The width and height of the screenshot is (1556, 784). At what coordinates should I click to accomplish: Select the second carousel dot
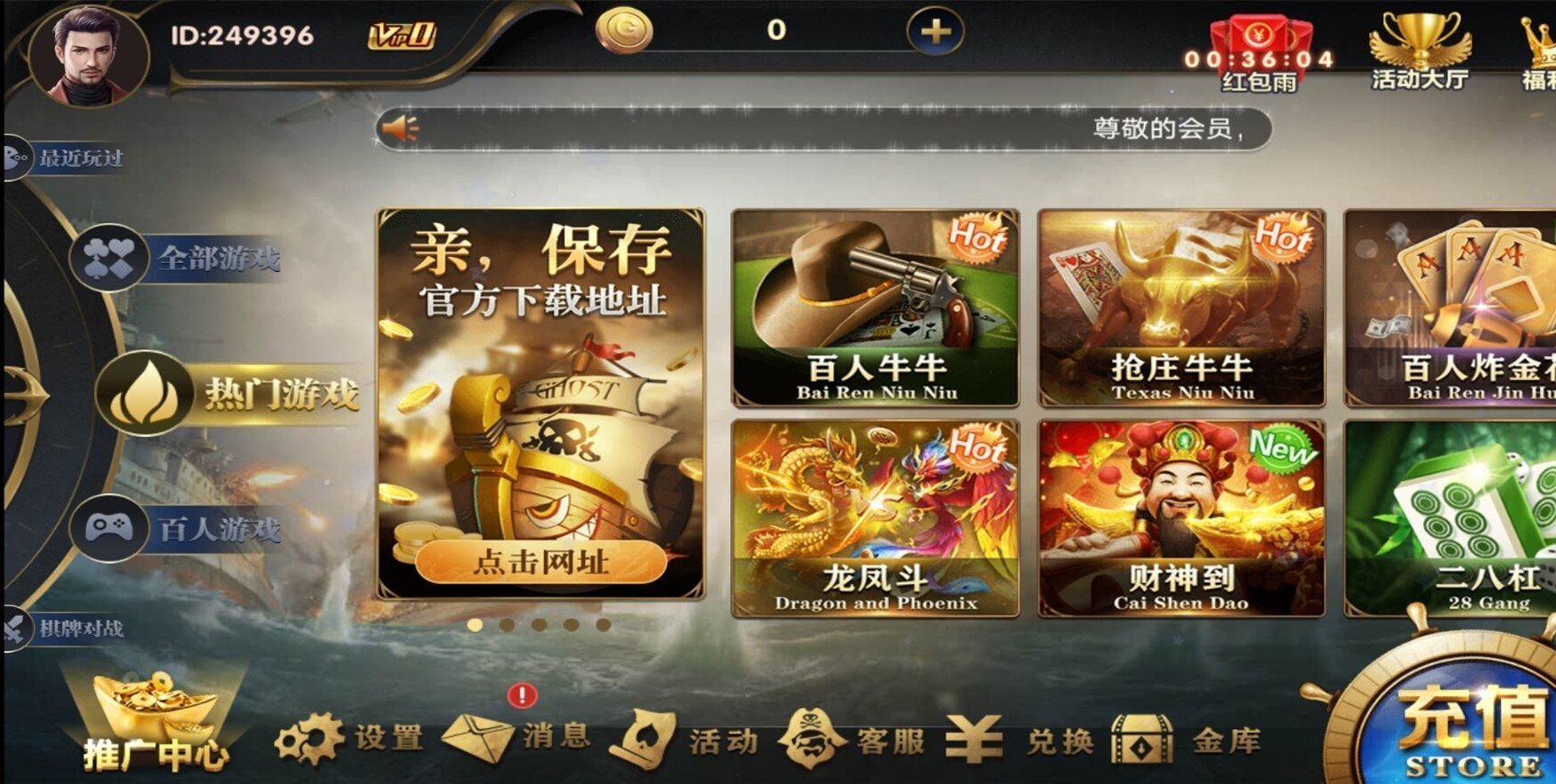[505, 625]
